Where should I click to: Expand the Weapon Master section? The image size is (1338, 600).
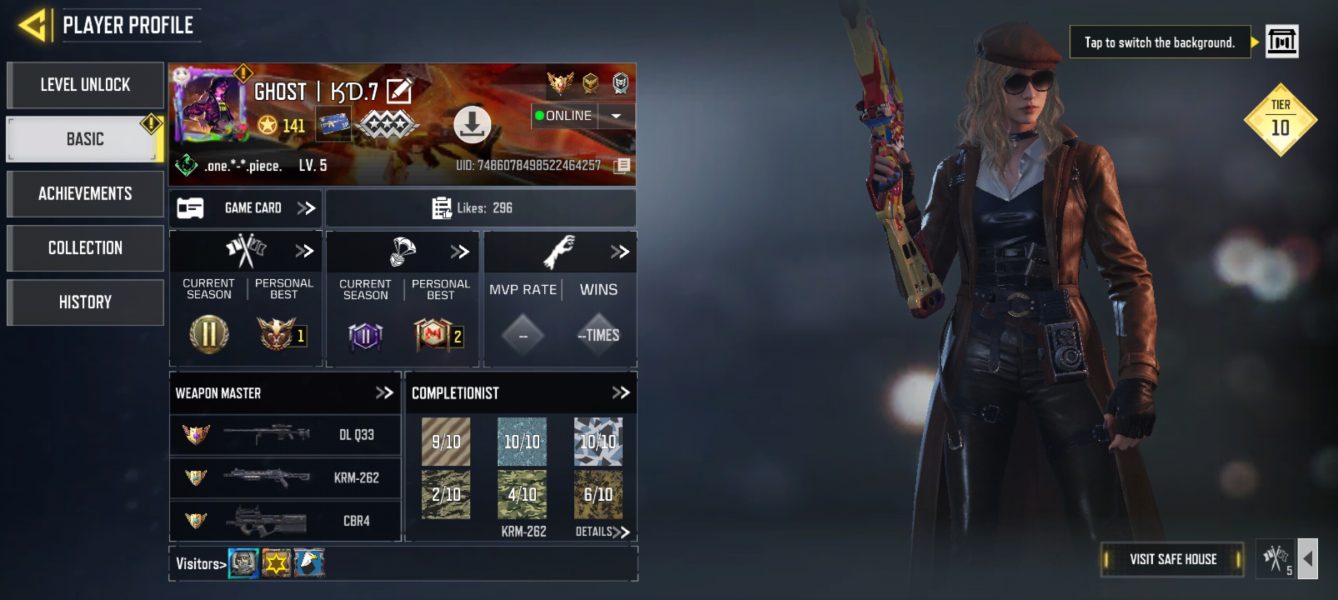pyautogui.click(x=384, y=393)
